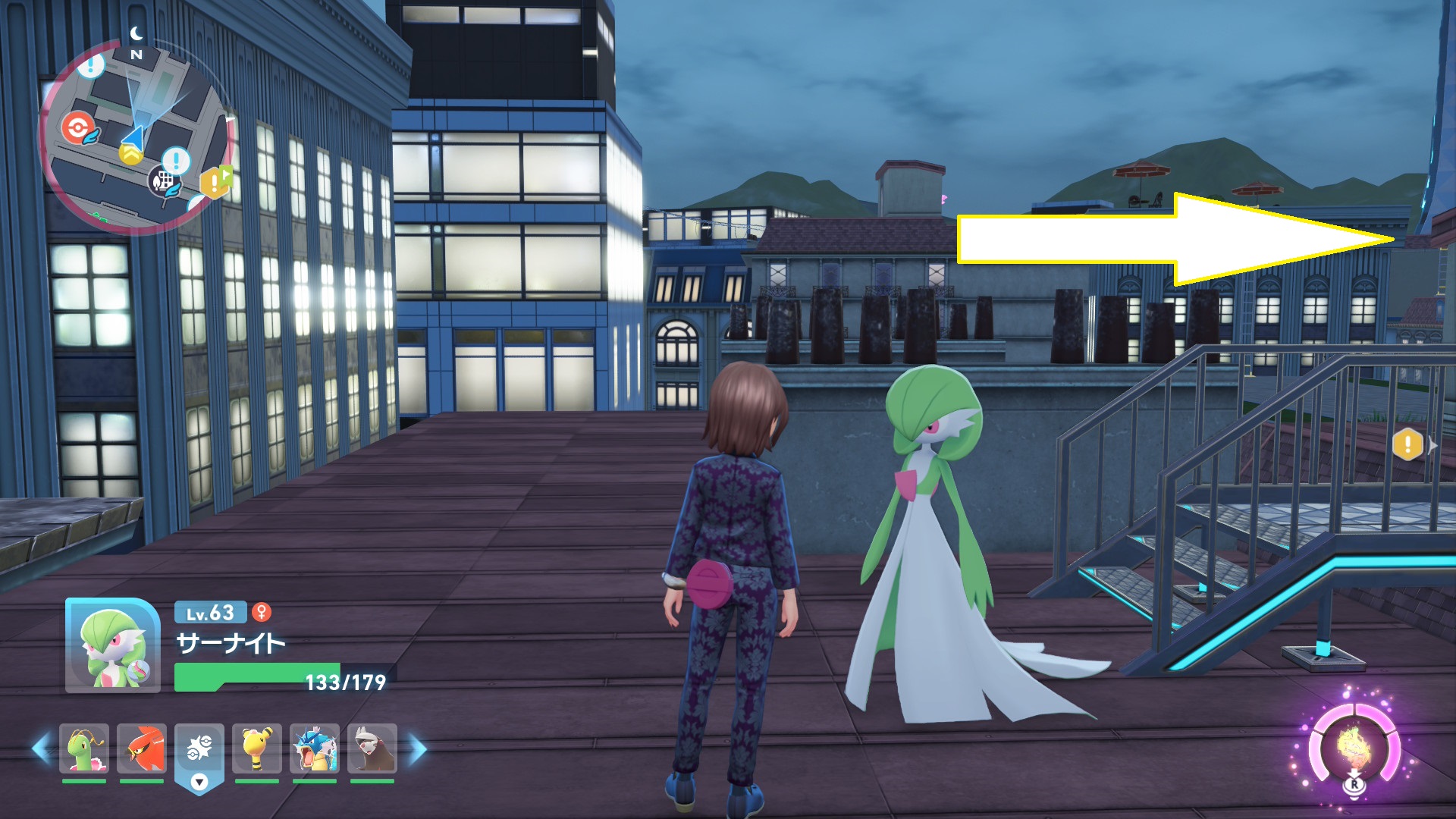Click the yellow chevron marker on minimap
The image size is (1456, 819).
click(x=130, y=156)
